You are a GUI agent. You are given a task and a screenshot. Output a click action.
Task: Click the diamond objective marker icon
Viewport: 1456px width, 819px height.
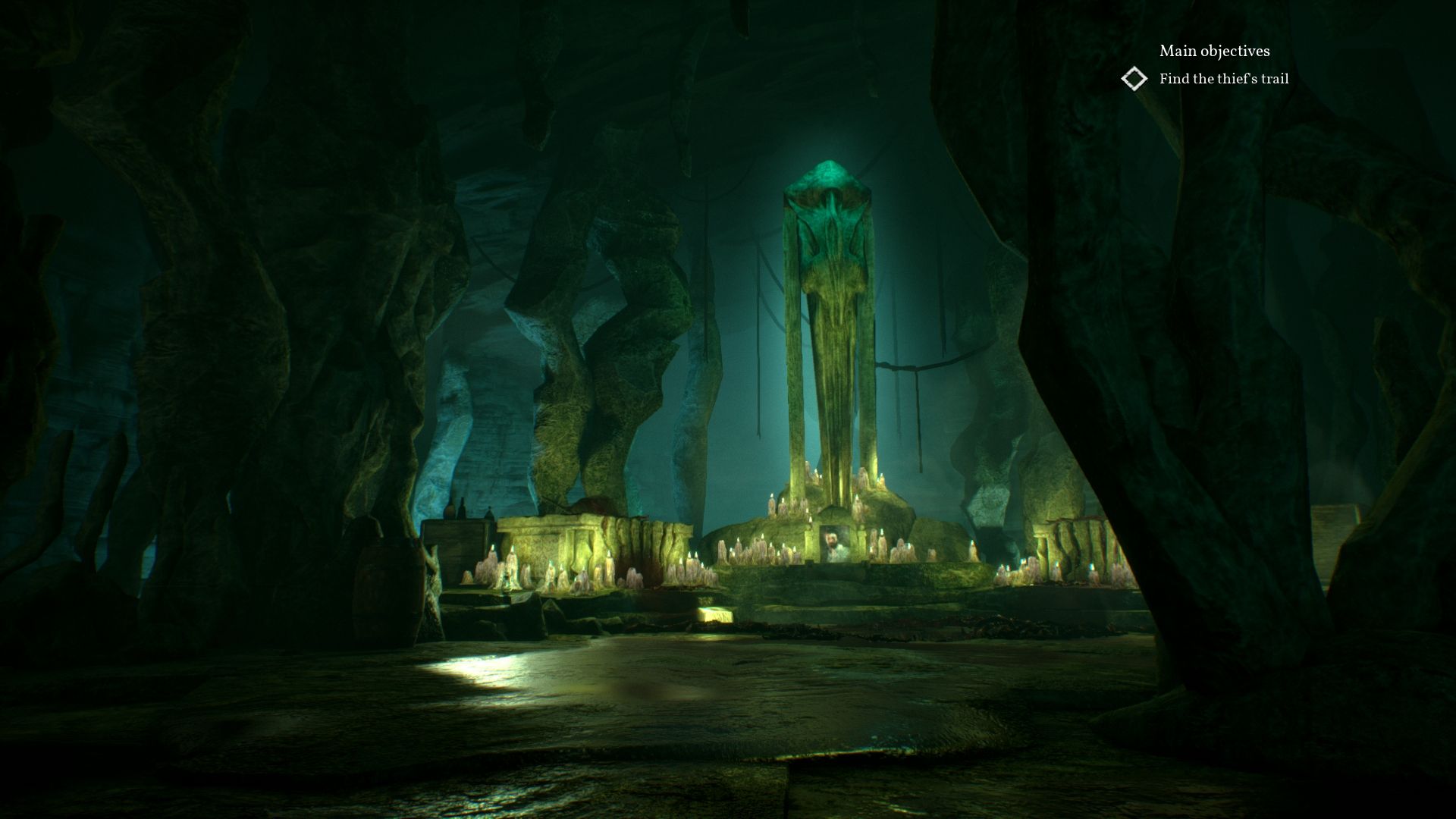point(1134,78)
